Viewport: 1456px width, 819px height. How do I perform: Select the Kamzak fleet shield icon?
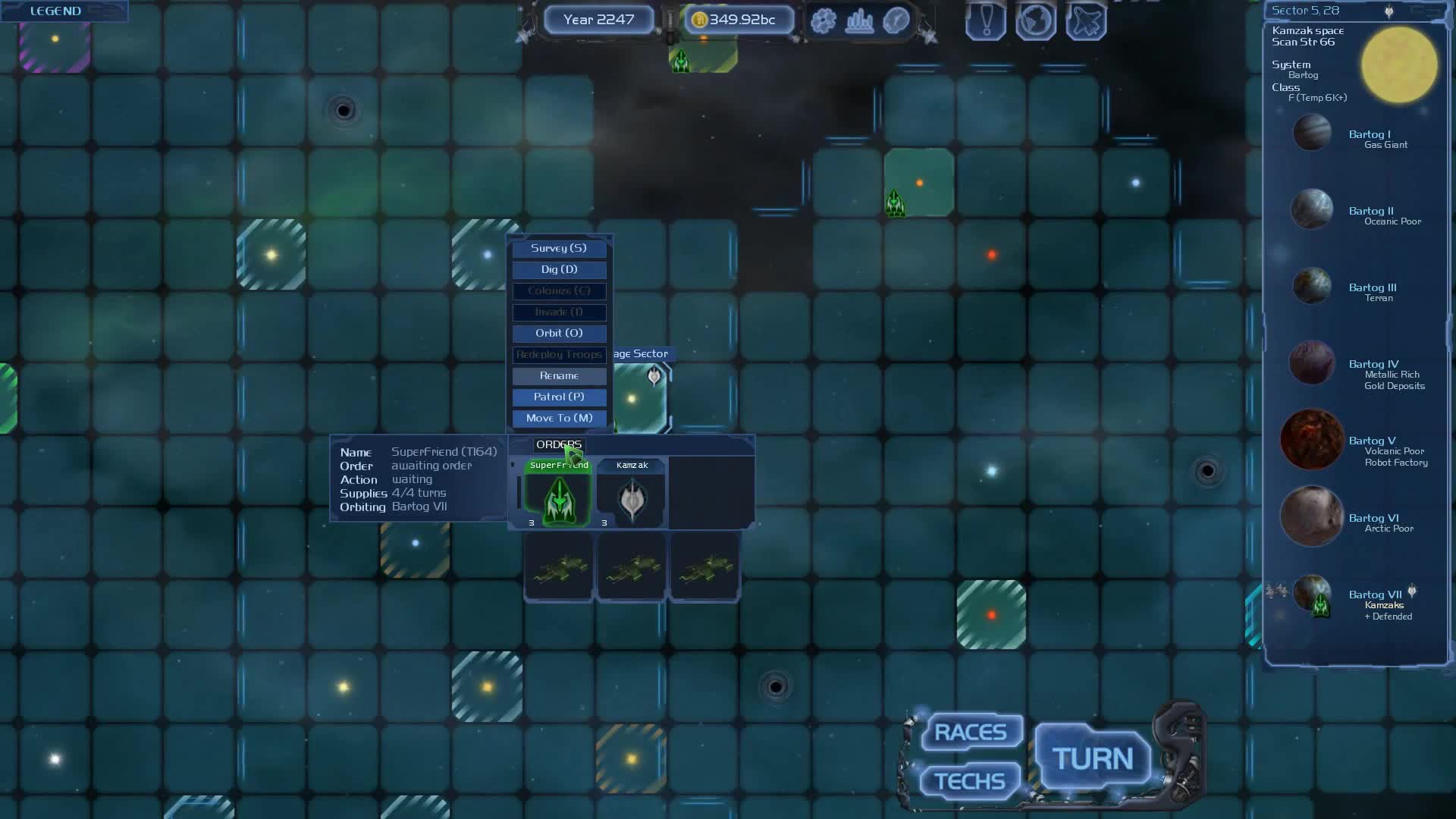click(x=632, y=498)
